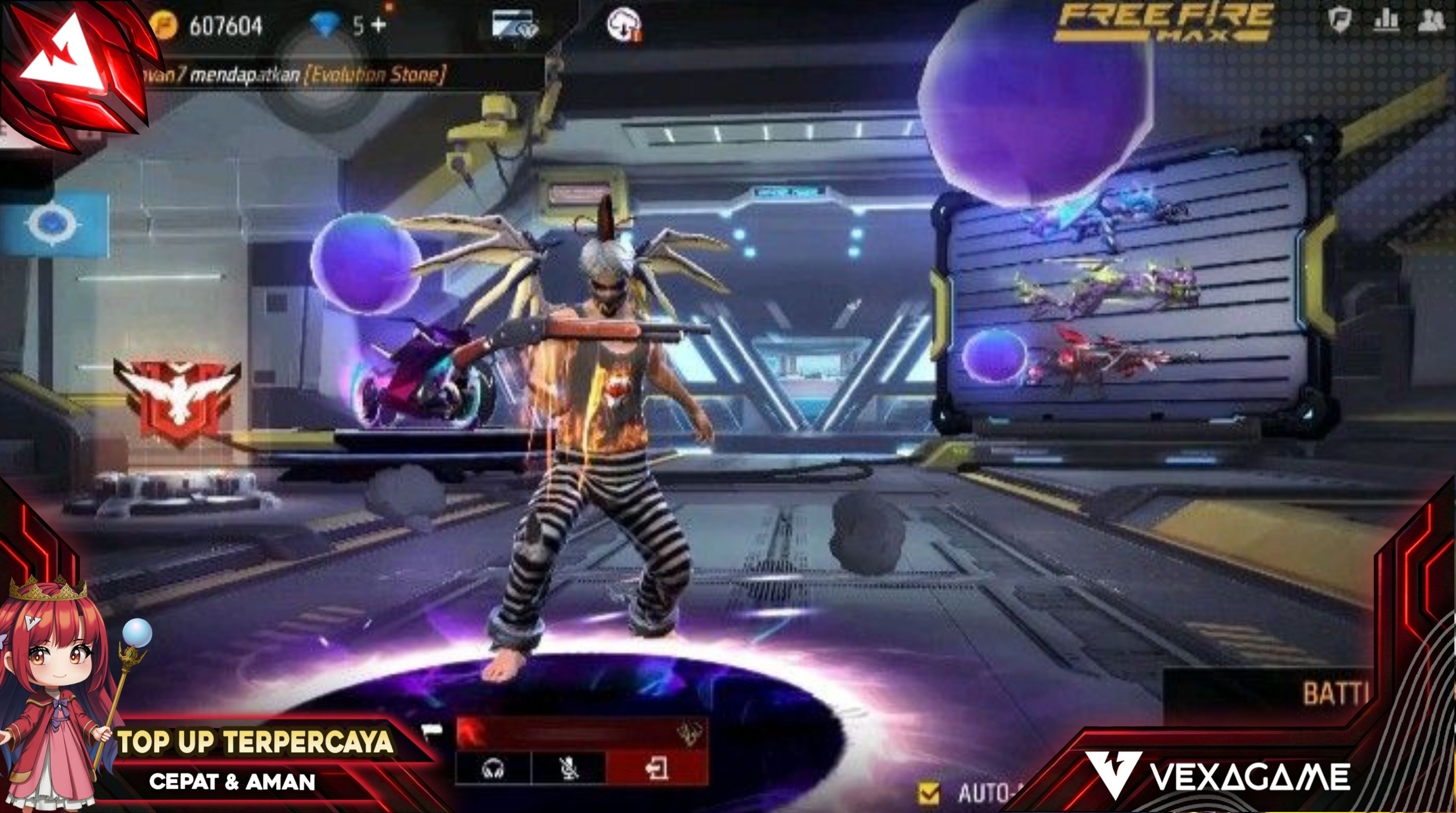Click the Battle mode button
This screenshot has width=1456, height=813.
[x=1334, y=694]
